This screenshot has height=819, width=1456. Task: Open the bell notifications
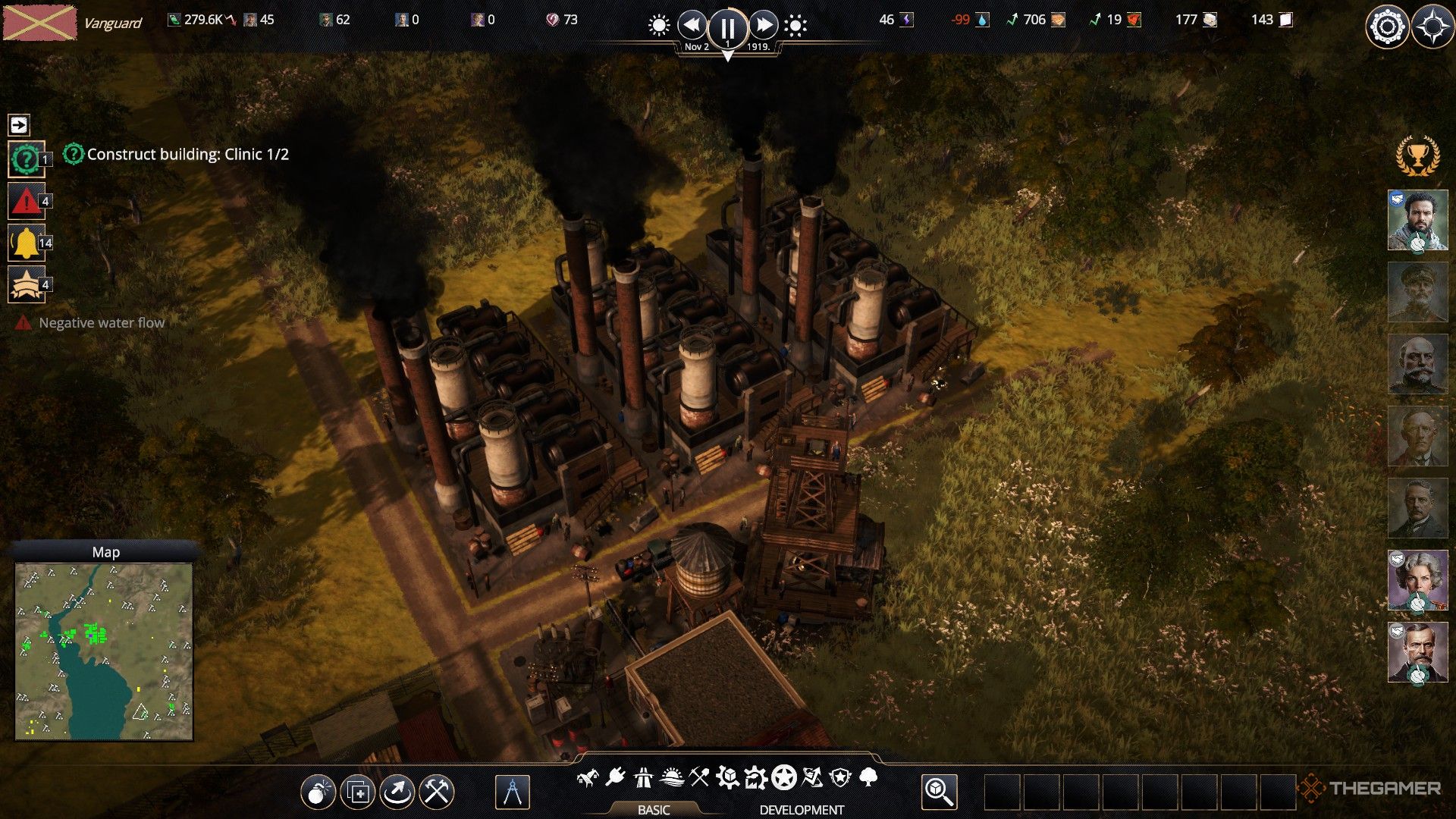point(26,243)
